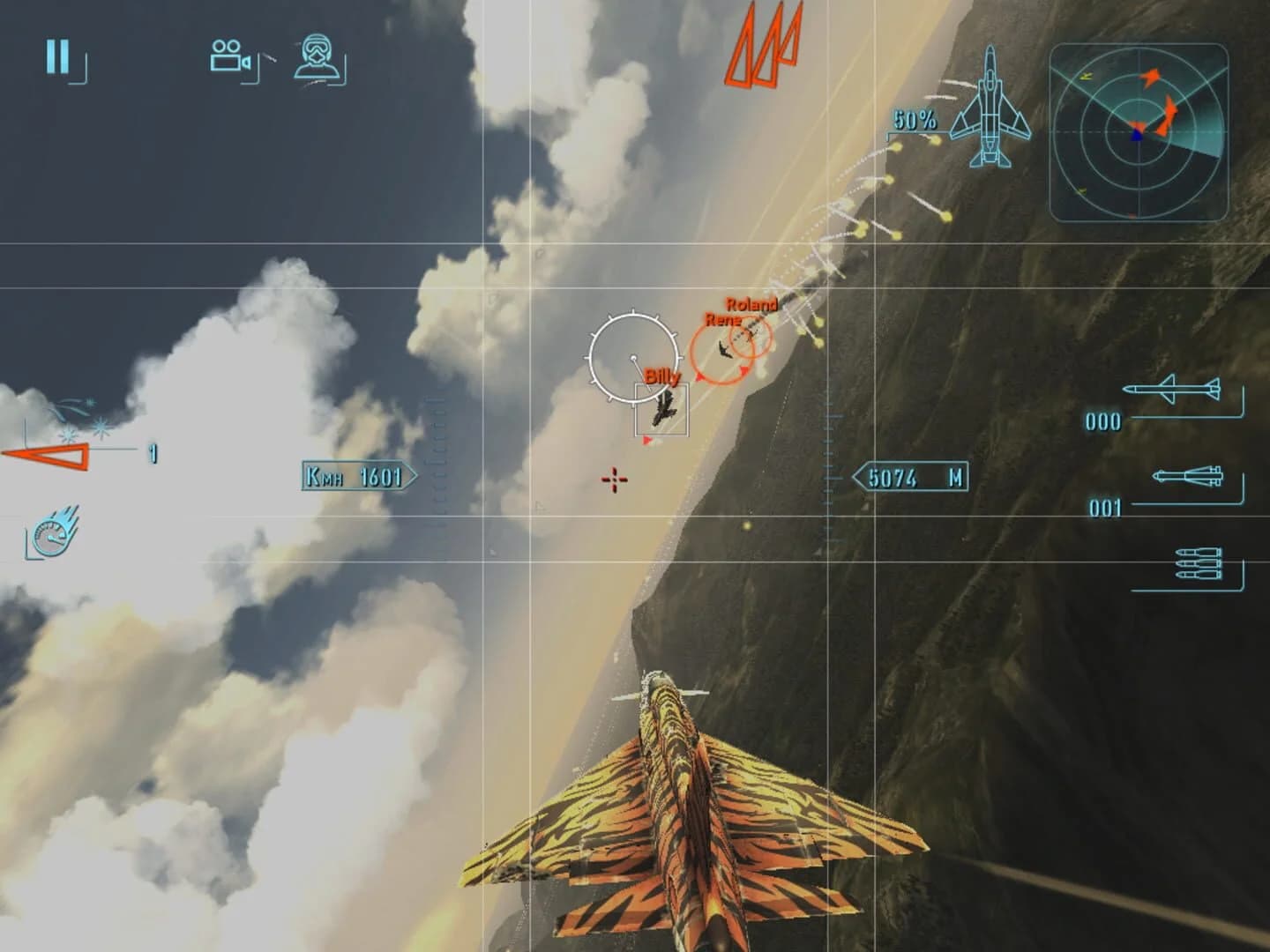
Task: Click the white circular lock-on gauge
Action: click(x=633, y=357)
